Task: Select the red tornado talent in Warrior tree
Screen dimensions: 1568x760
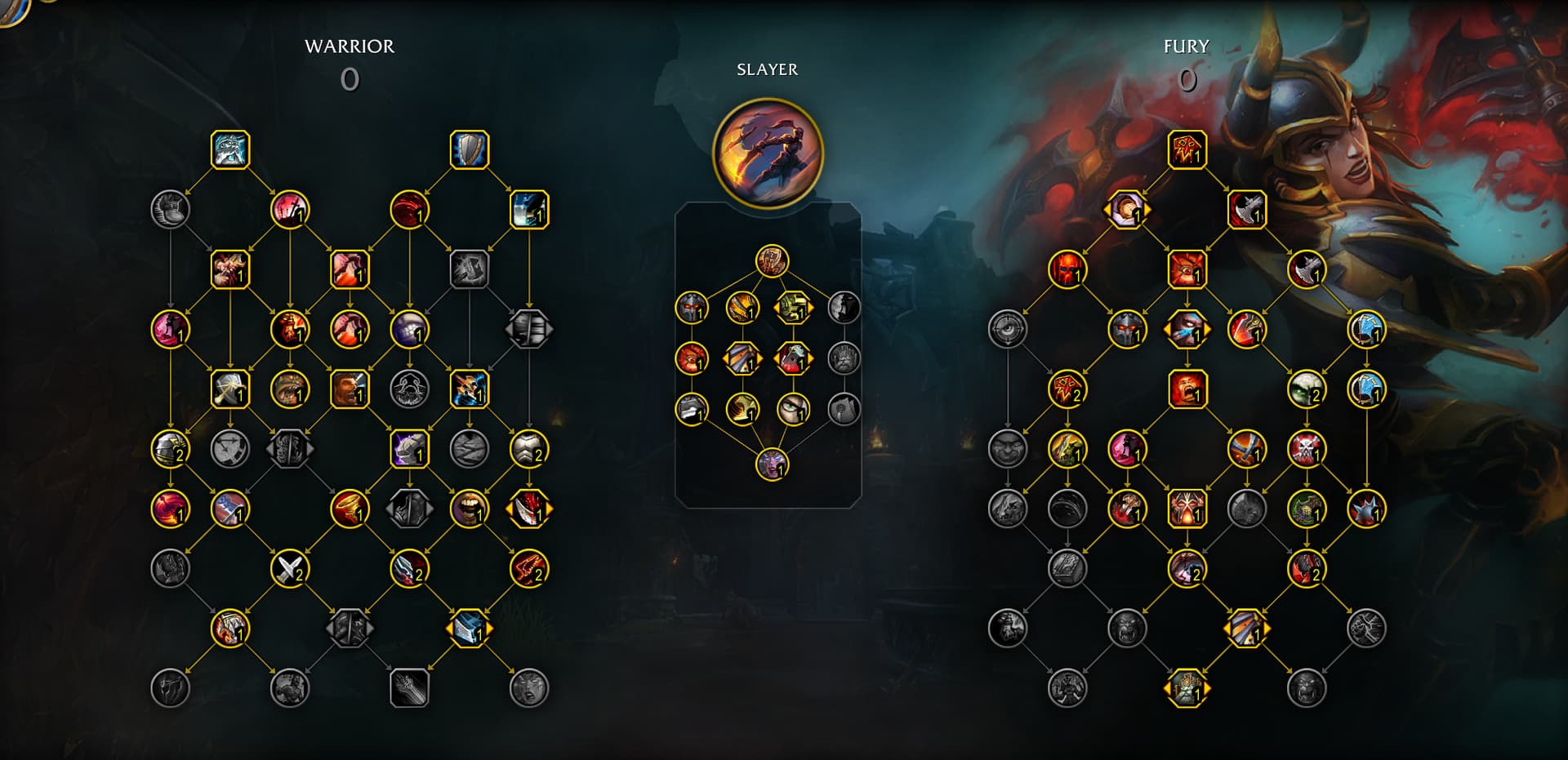Action: pyautogui.click(x=350, y=509)
